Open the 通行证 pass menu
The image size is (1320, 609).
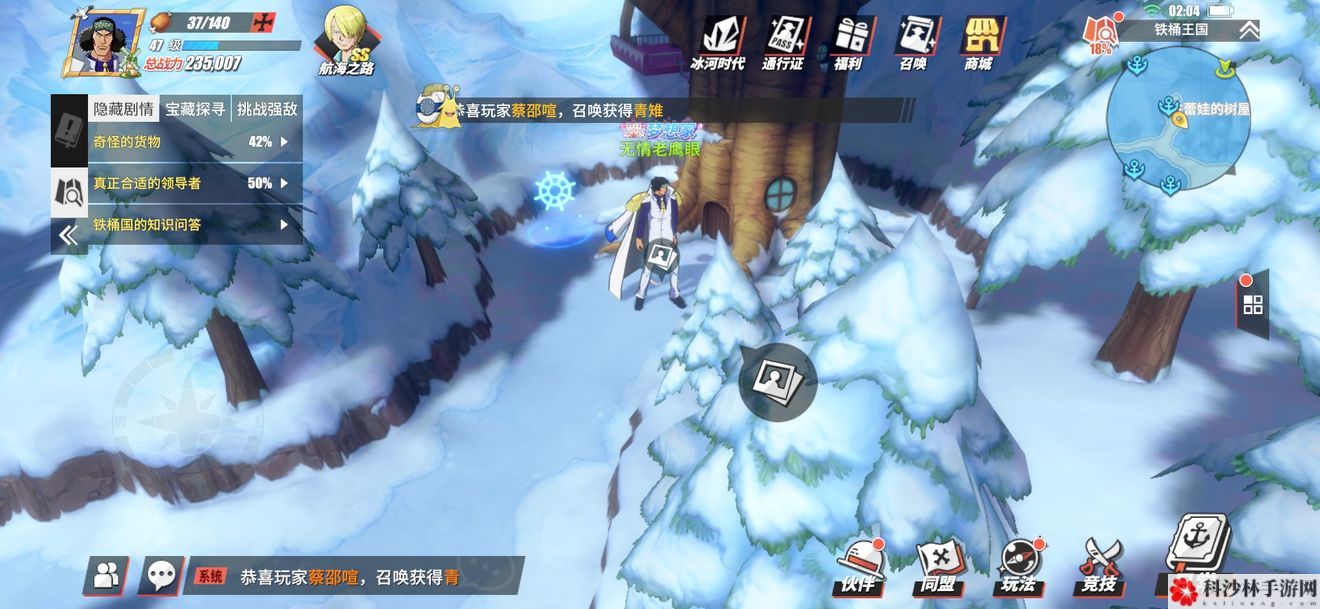784,43
